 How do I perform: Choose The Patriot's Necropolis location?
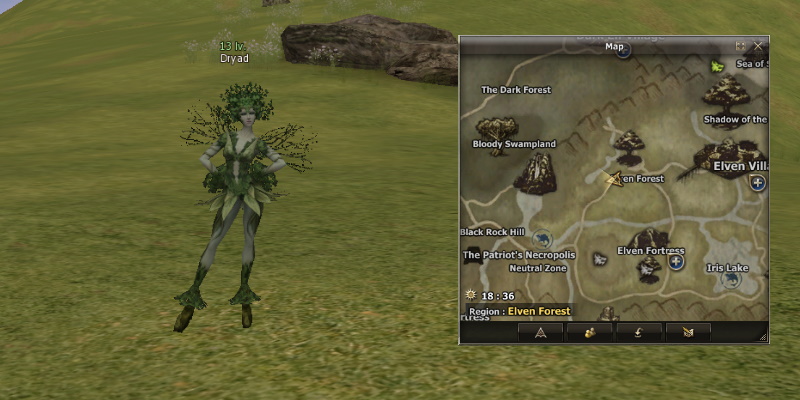click(518, 255)
